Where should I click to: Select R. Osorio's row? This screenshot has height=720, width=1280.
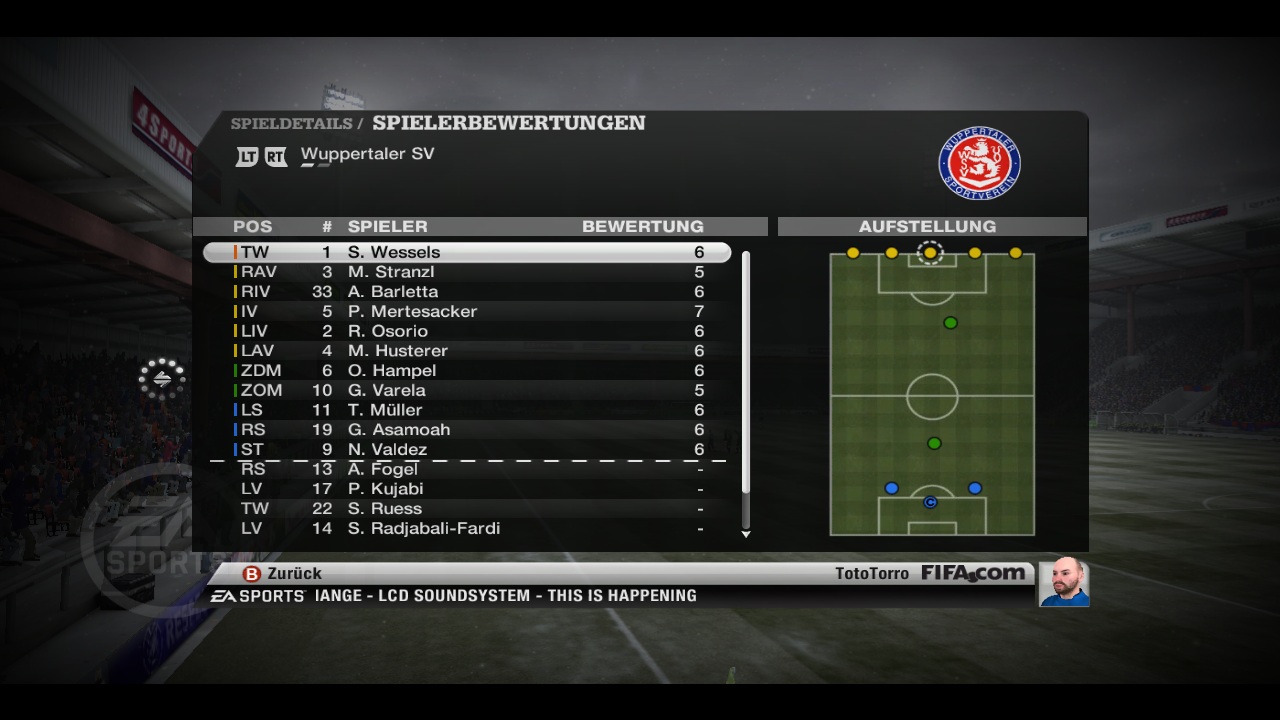467,331
